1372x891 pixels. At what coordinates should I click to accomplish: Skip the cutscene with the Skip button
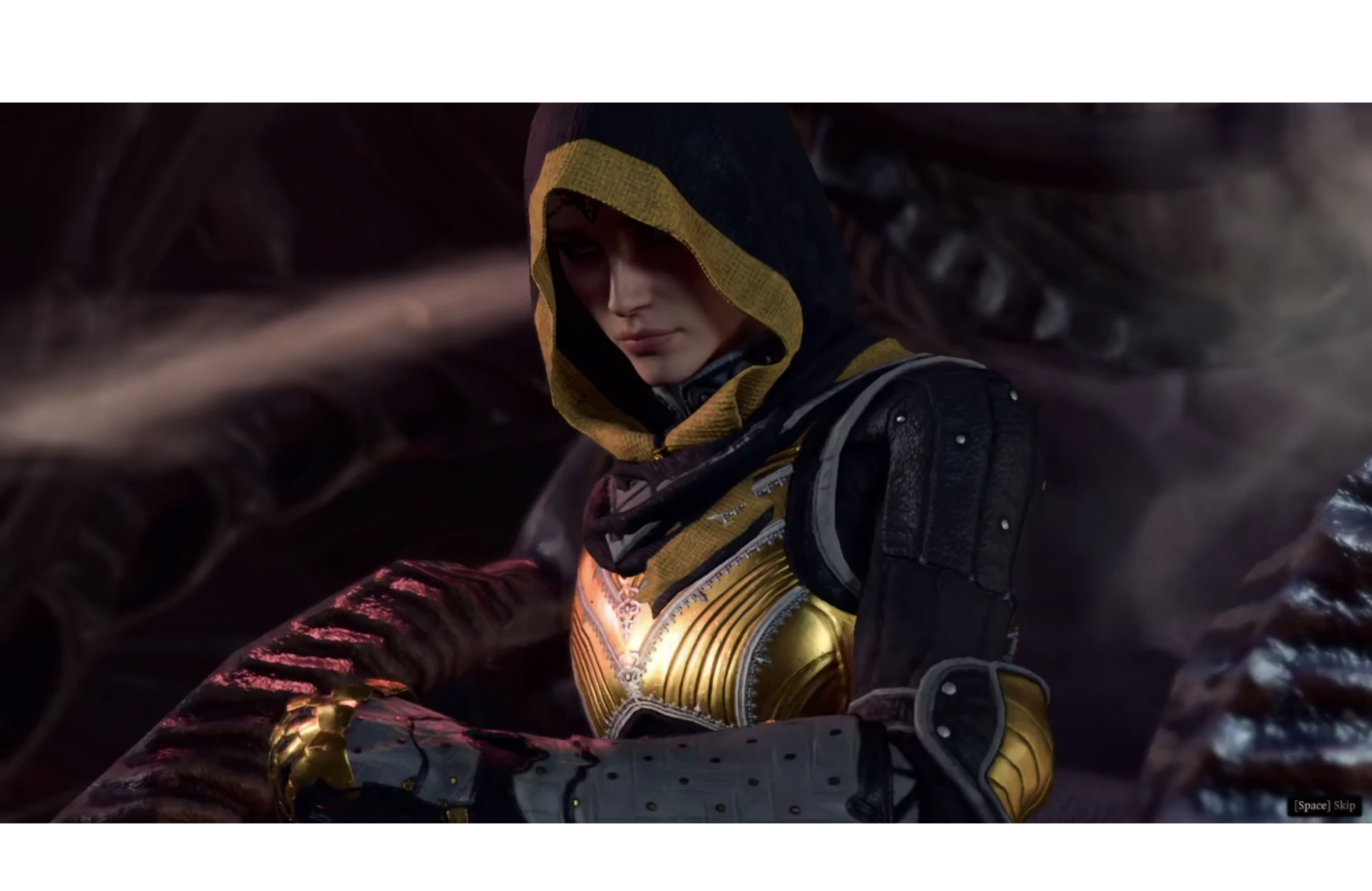pos(1324,805)
